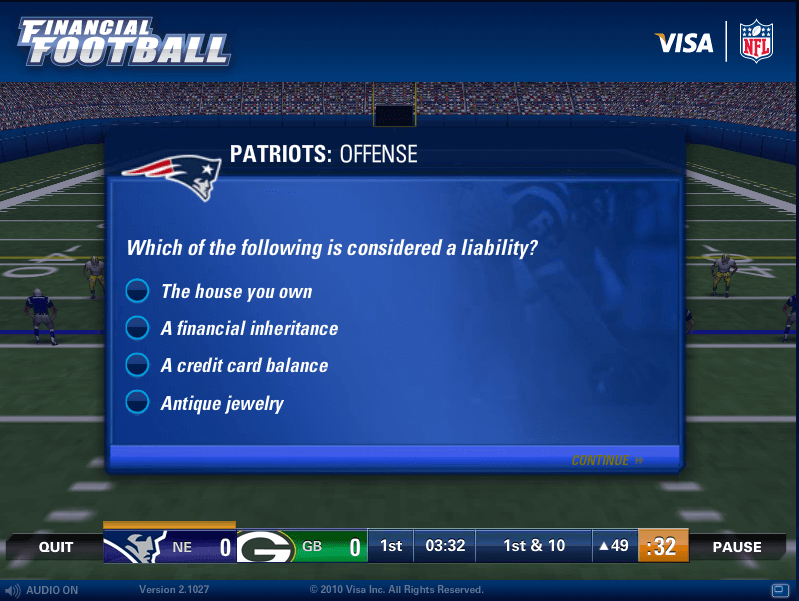Select the 'Antique jewelry' option
Screen dimensions: 799x601
point(137,403)
